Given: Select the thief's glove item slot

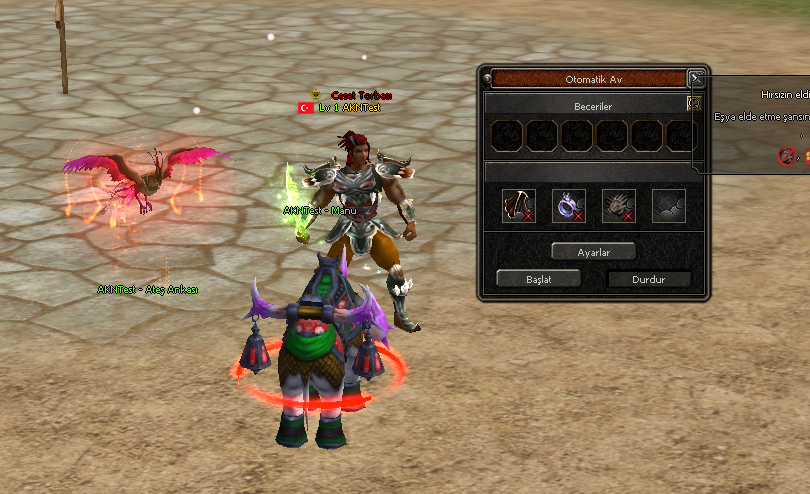Looking at the screenshot, I should 619,206.
